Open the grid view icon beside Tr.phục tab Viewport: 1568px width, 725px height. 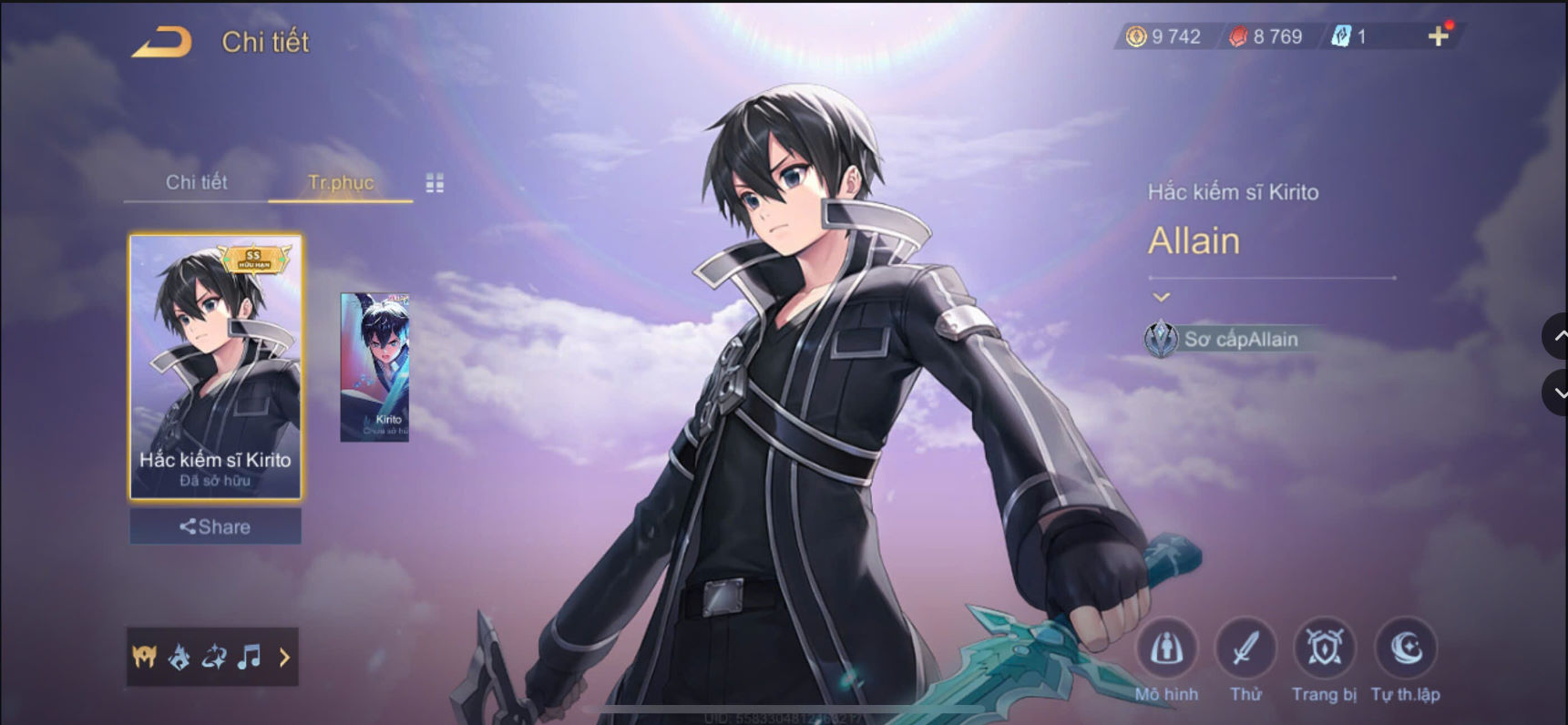[x=435, y=182]
